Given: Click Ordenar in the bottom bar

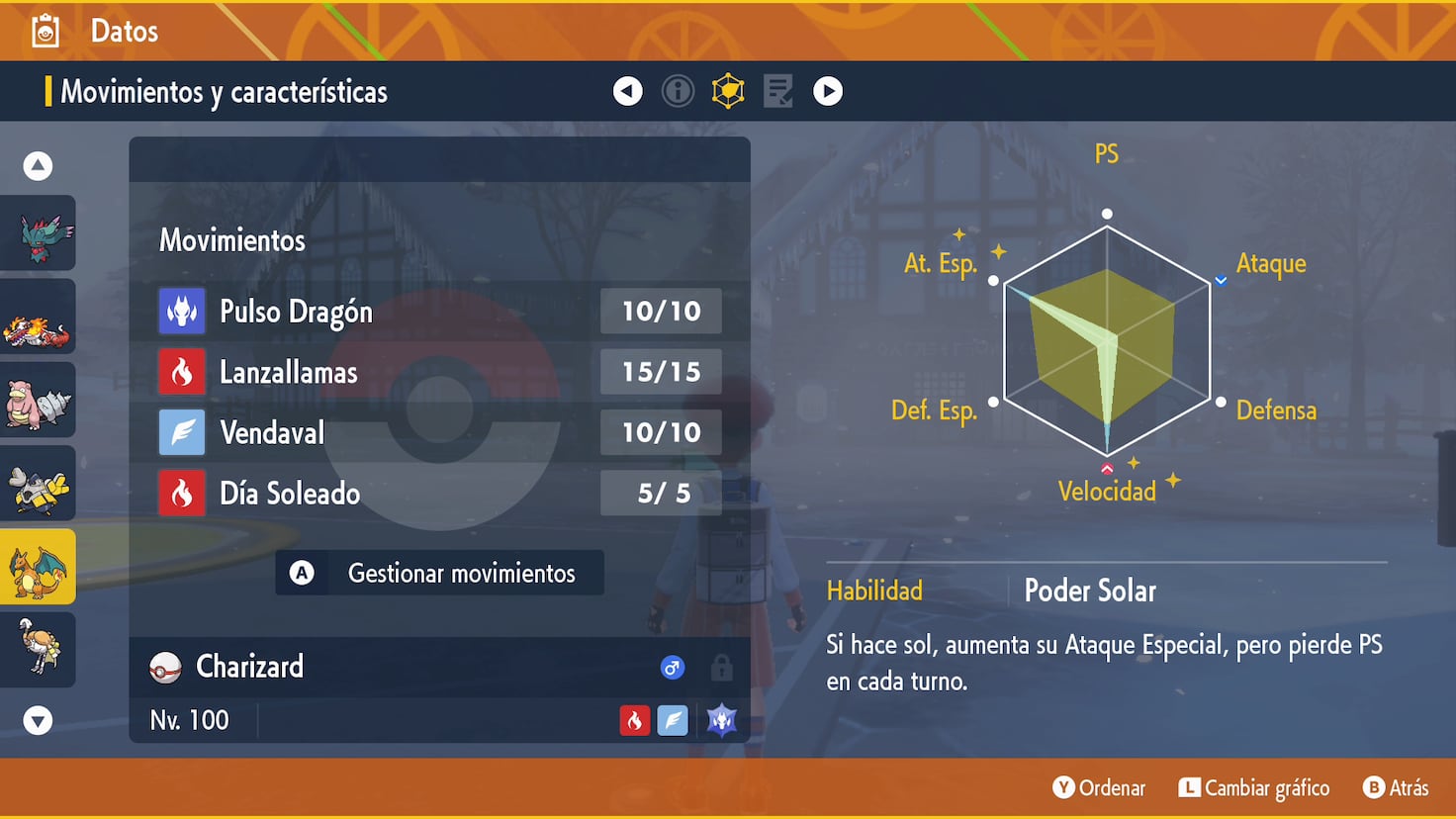Looking at the screenshot, I should coord(1099,788).
